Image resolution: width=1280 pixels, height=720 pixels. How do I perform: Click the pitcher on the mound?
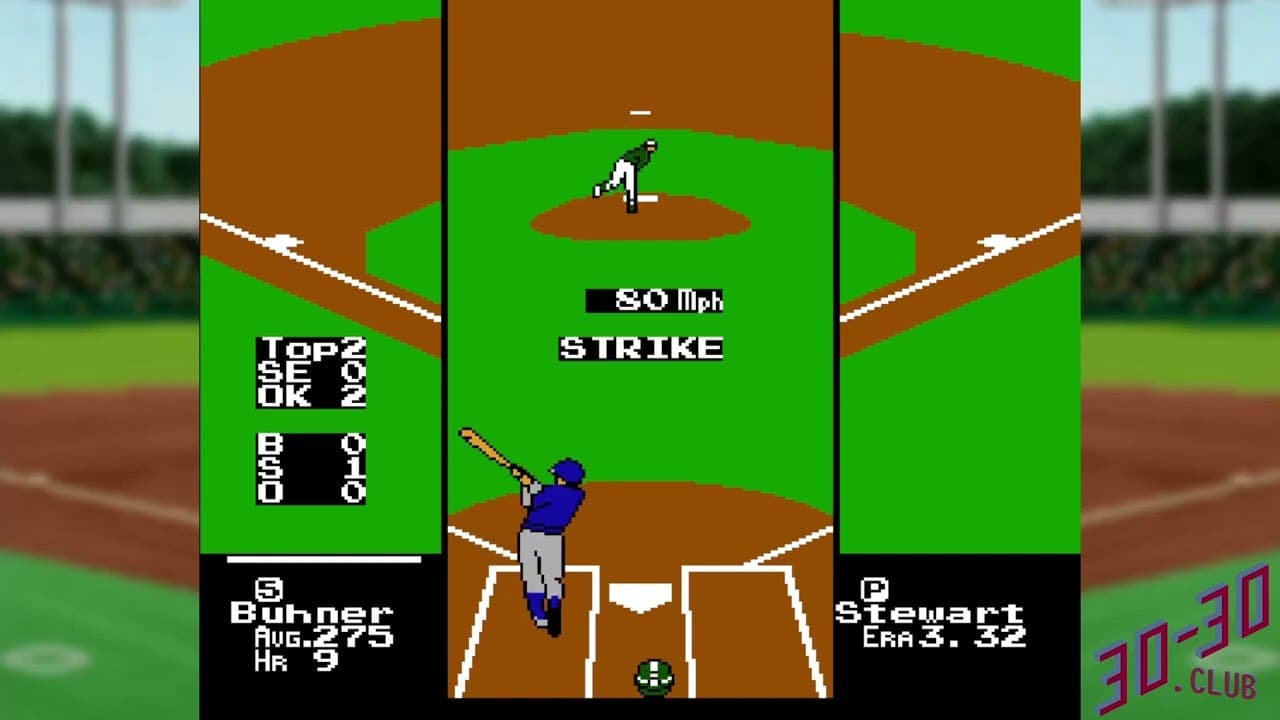[630, 170]
